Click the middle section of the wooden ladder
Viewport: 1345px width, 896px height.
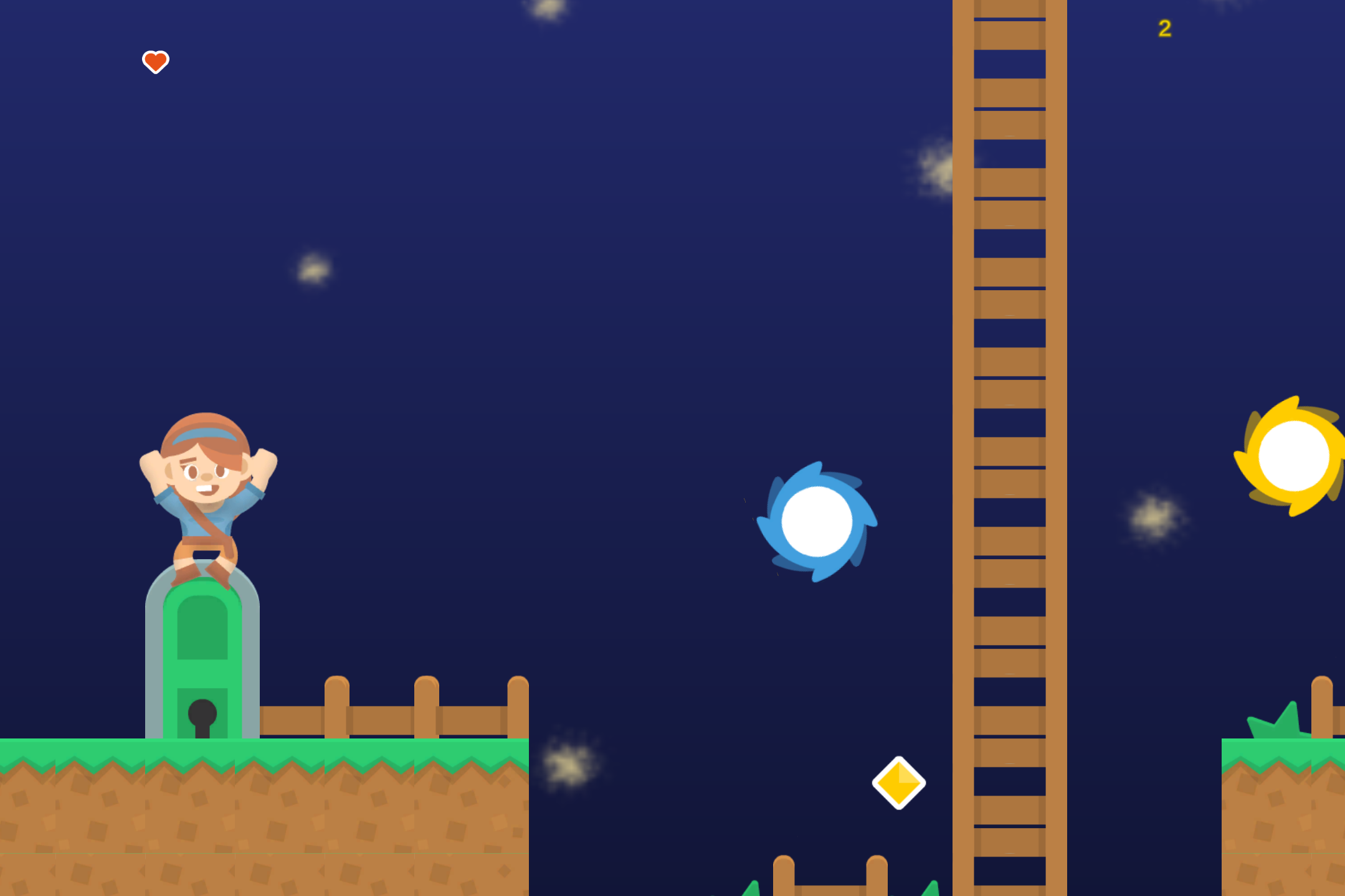pyautogui.click(x=1009, y=448)
